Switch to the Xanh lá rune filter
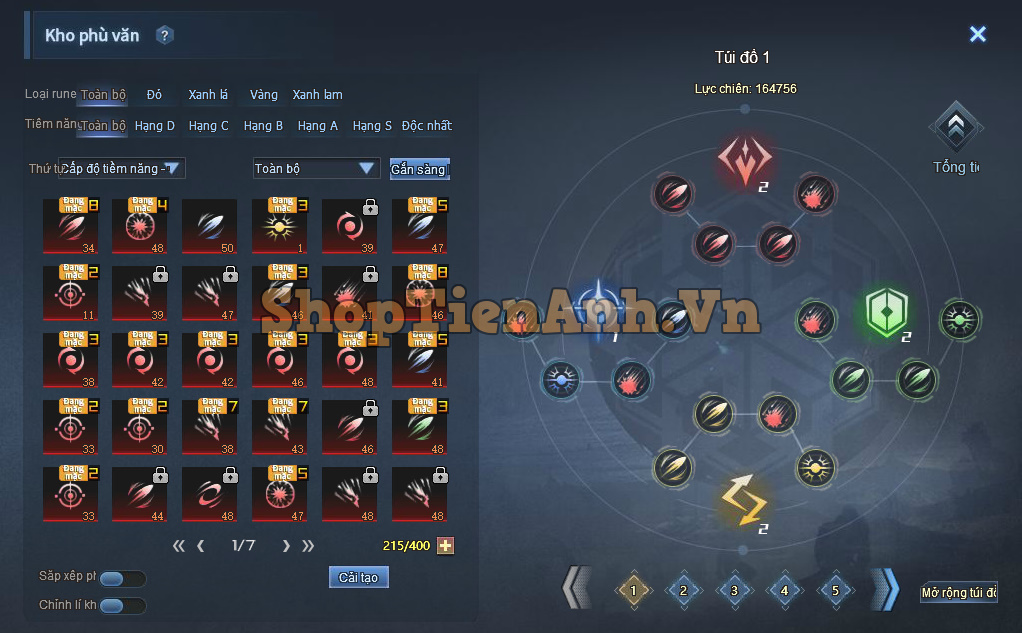This screenshot has width=1022, height=633. point(208,95)
